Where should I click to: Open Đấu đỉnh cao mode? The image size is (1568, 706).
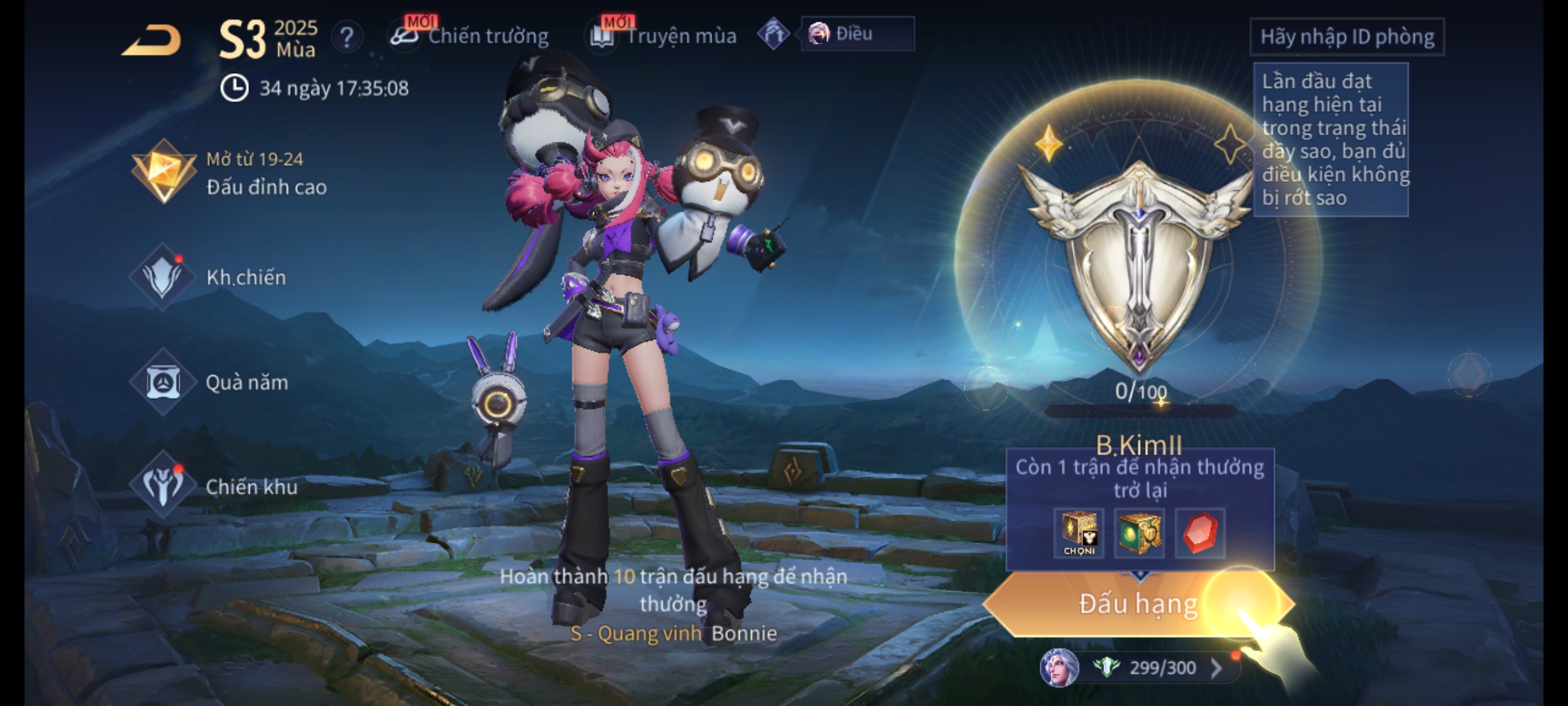[x=229, y=173]
